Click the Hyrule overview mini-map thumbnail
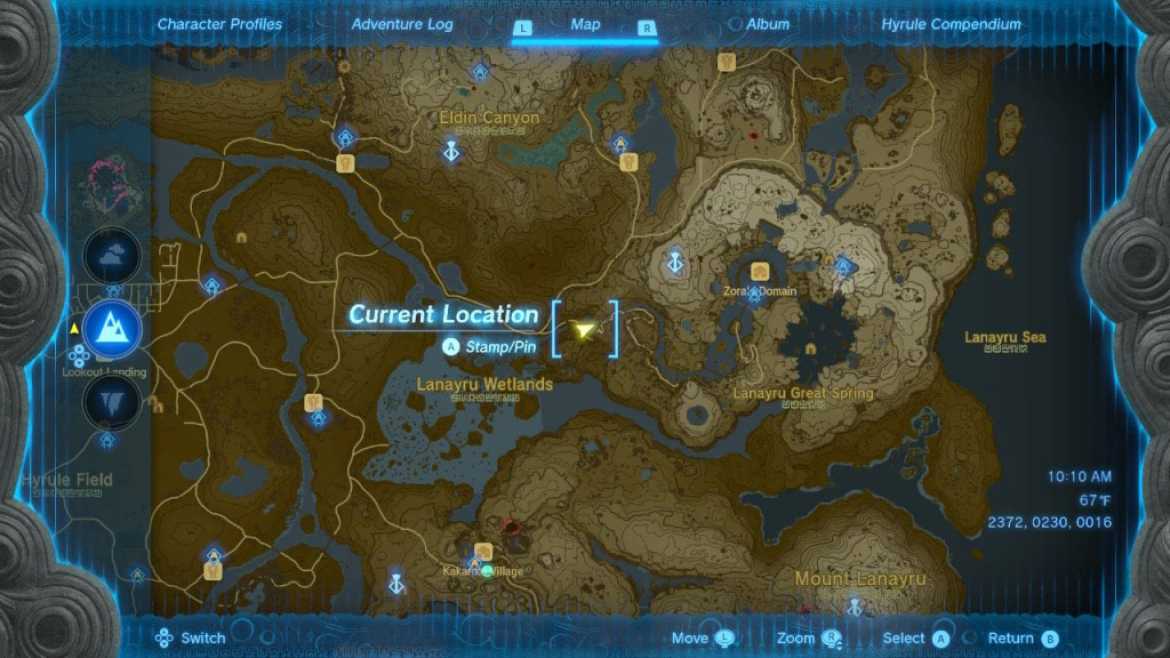Viewport: 1170px width, 658px height. [111, 187]
